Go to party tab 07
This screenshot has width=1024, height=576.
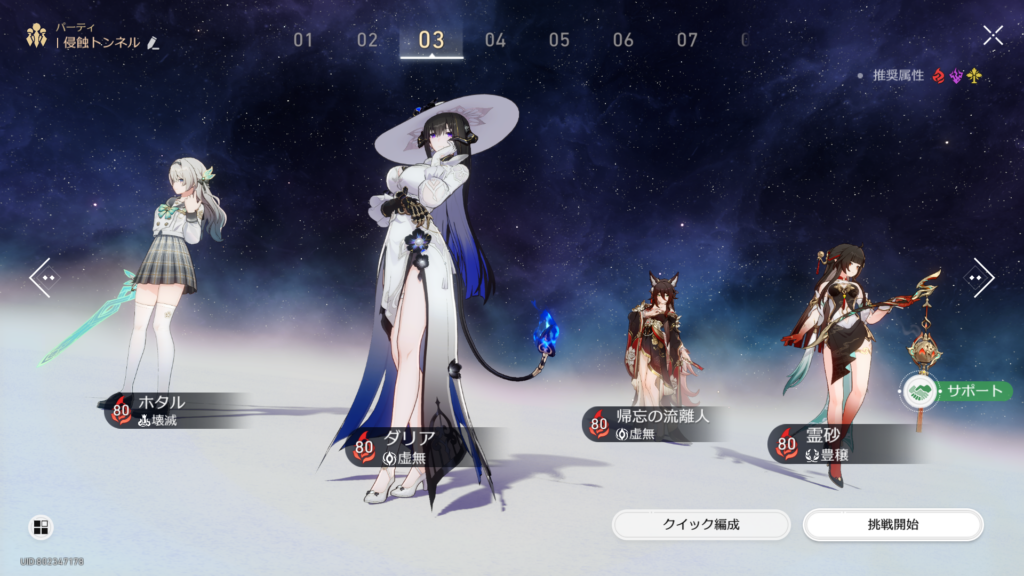coord(687,40)
